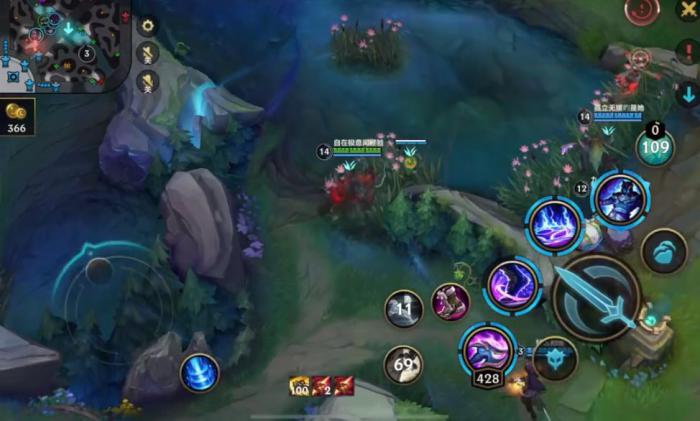Tap the basic attack sword button
Viewport: 700px width, 421px height.
click(596, 296)
